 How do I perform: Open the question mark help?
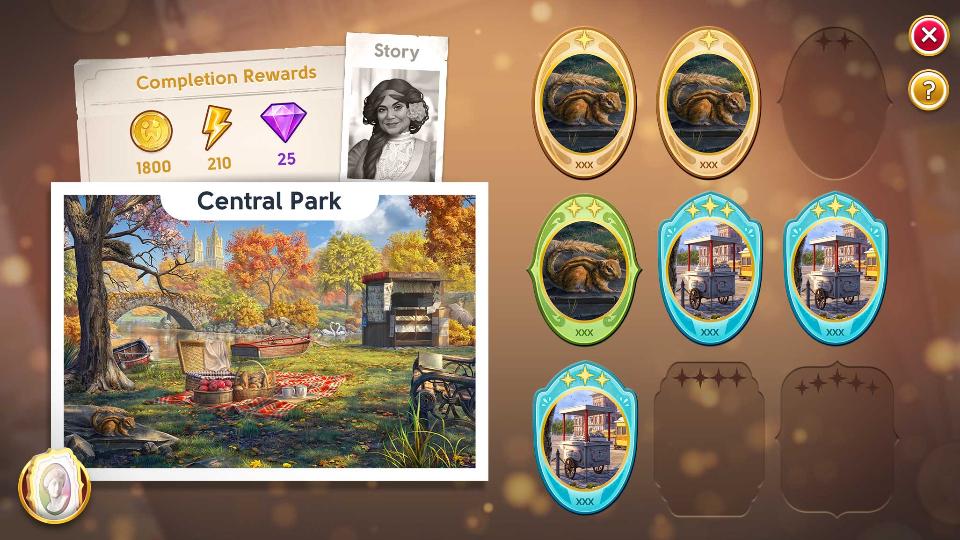[x=928, y=91]
